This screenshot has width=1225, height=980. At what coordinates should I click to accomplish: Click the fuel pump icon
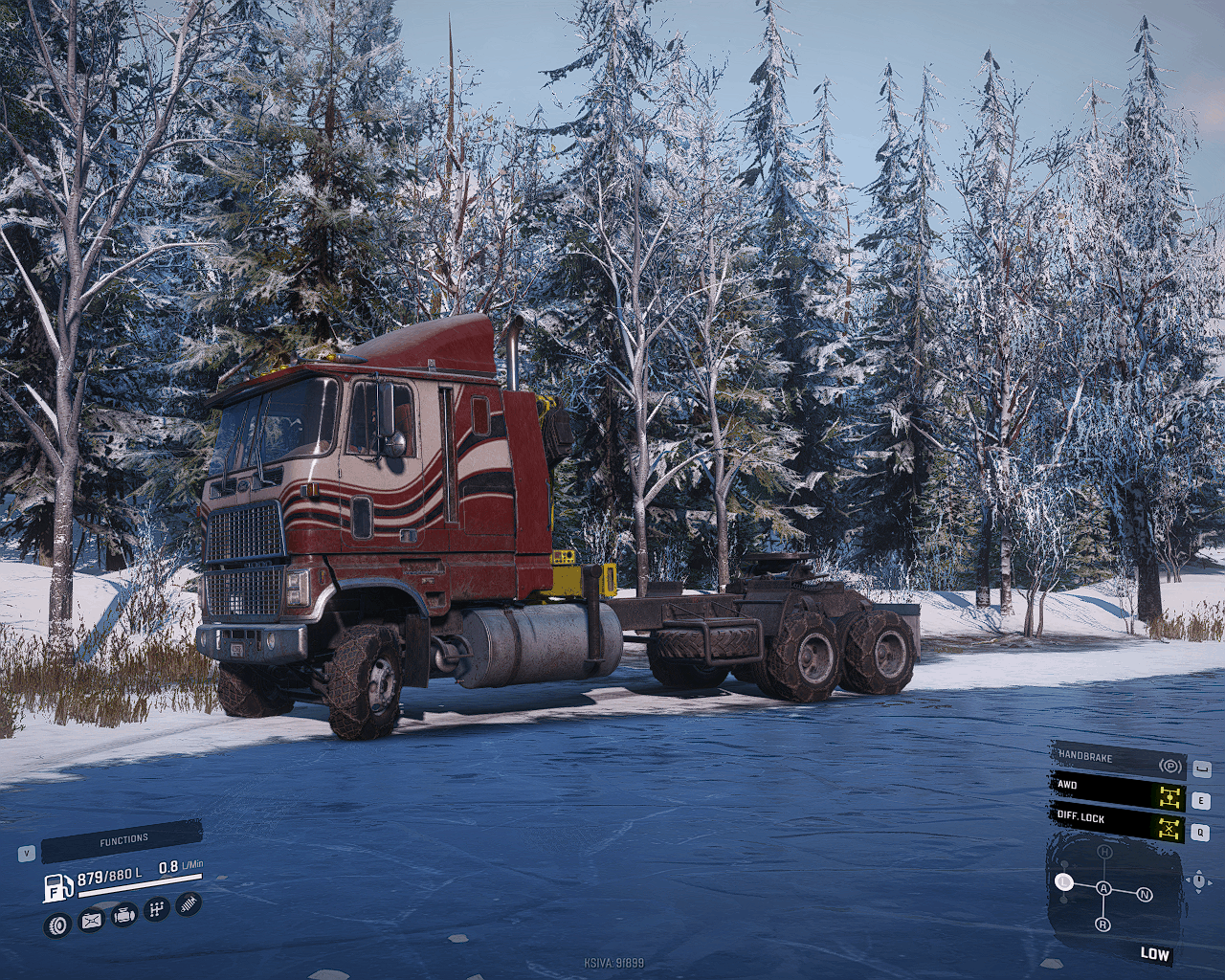[57, 887]
